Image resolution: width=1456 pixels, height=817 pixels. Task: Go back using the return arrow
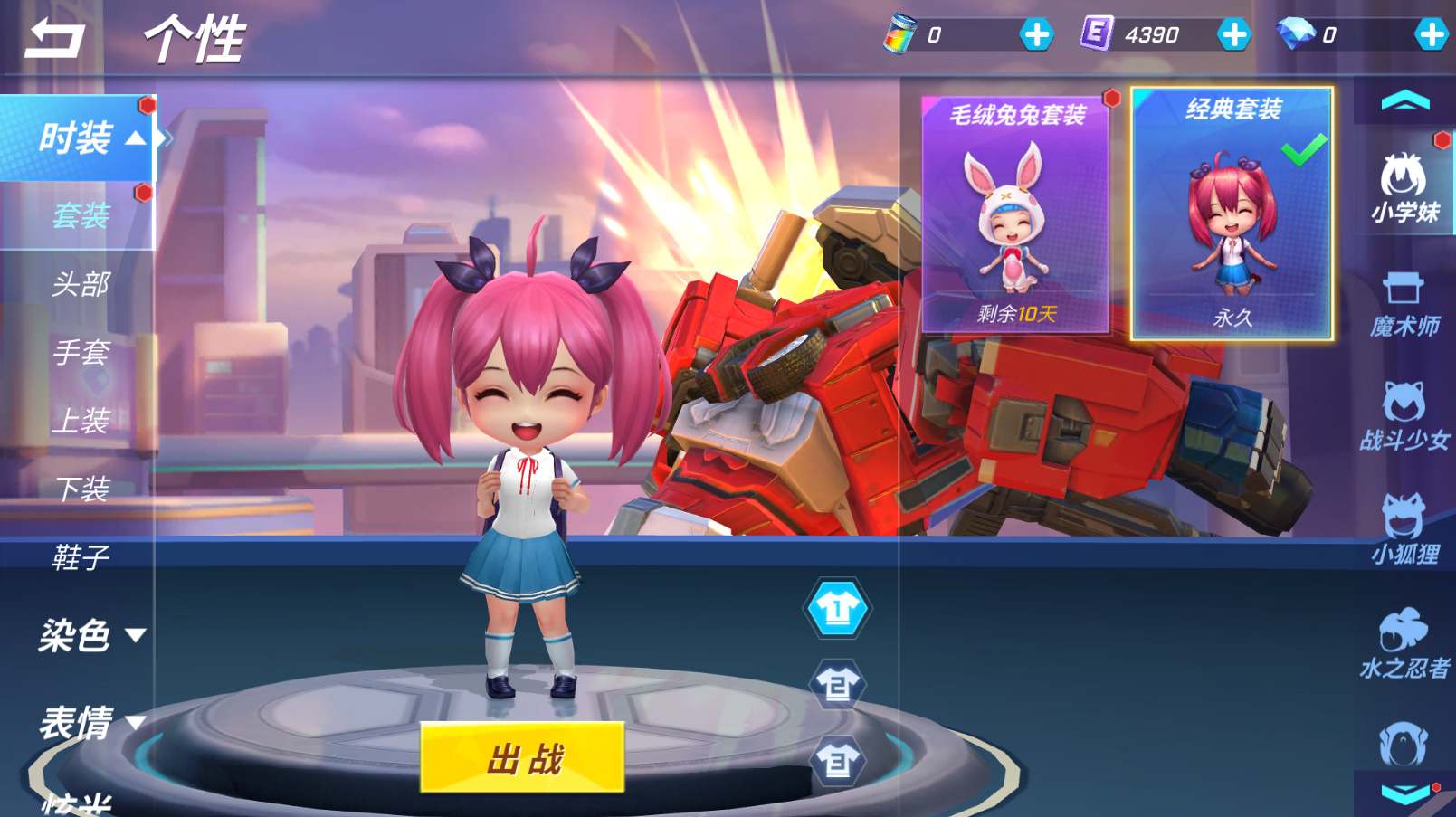click(54, 38)
